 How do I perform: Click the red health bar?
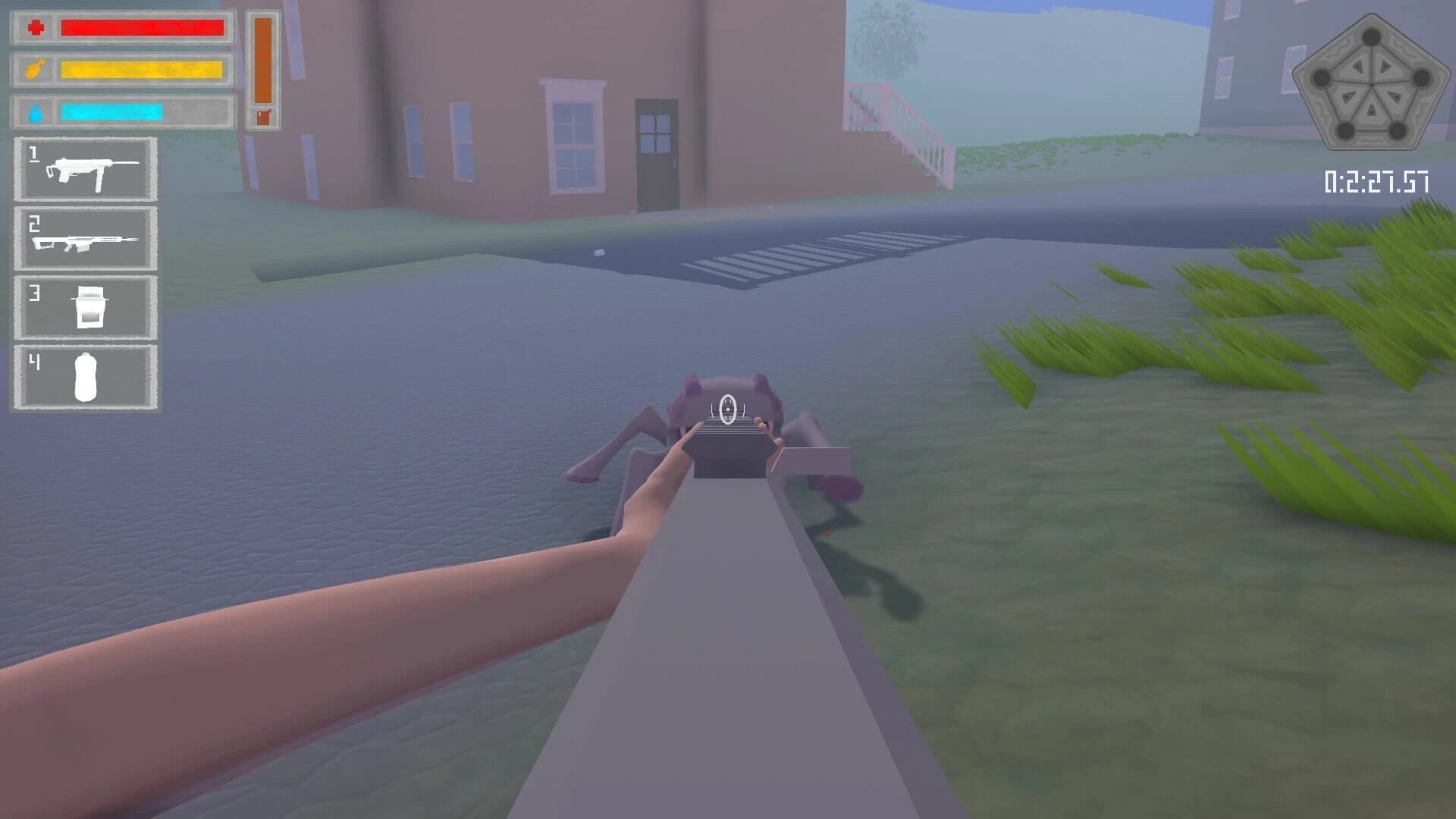143,28
